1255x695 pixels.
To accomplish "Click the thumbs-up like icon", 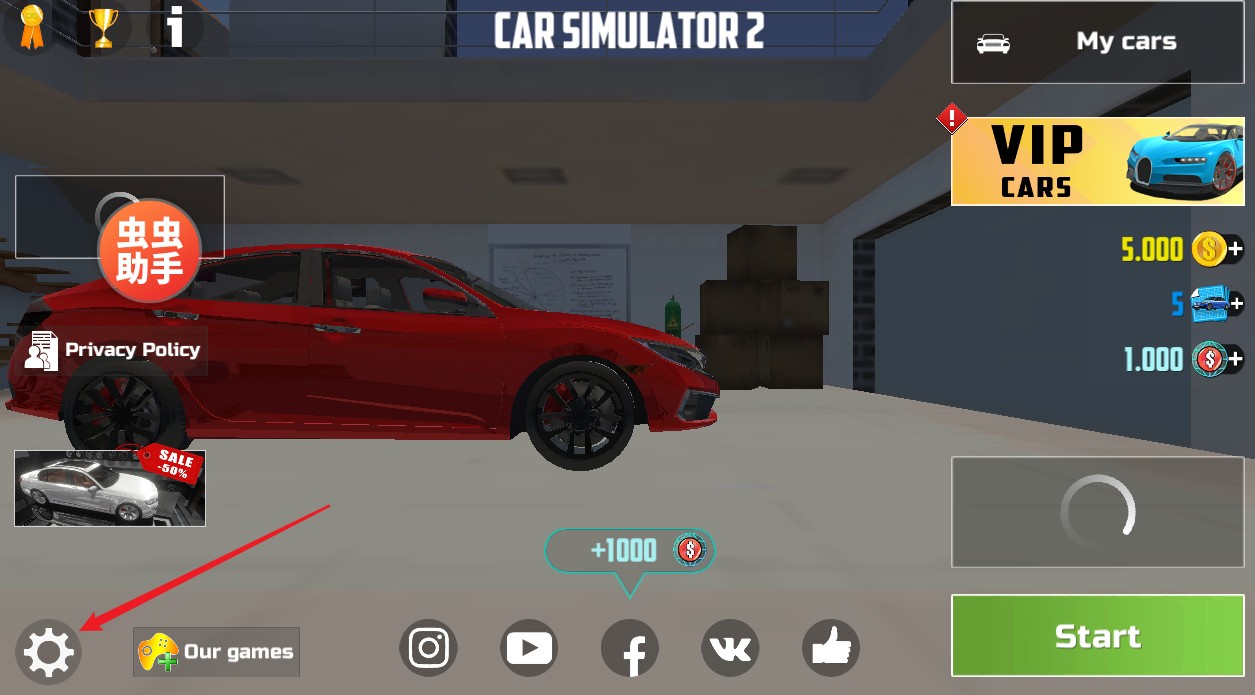I will (831, 649).
